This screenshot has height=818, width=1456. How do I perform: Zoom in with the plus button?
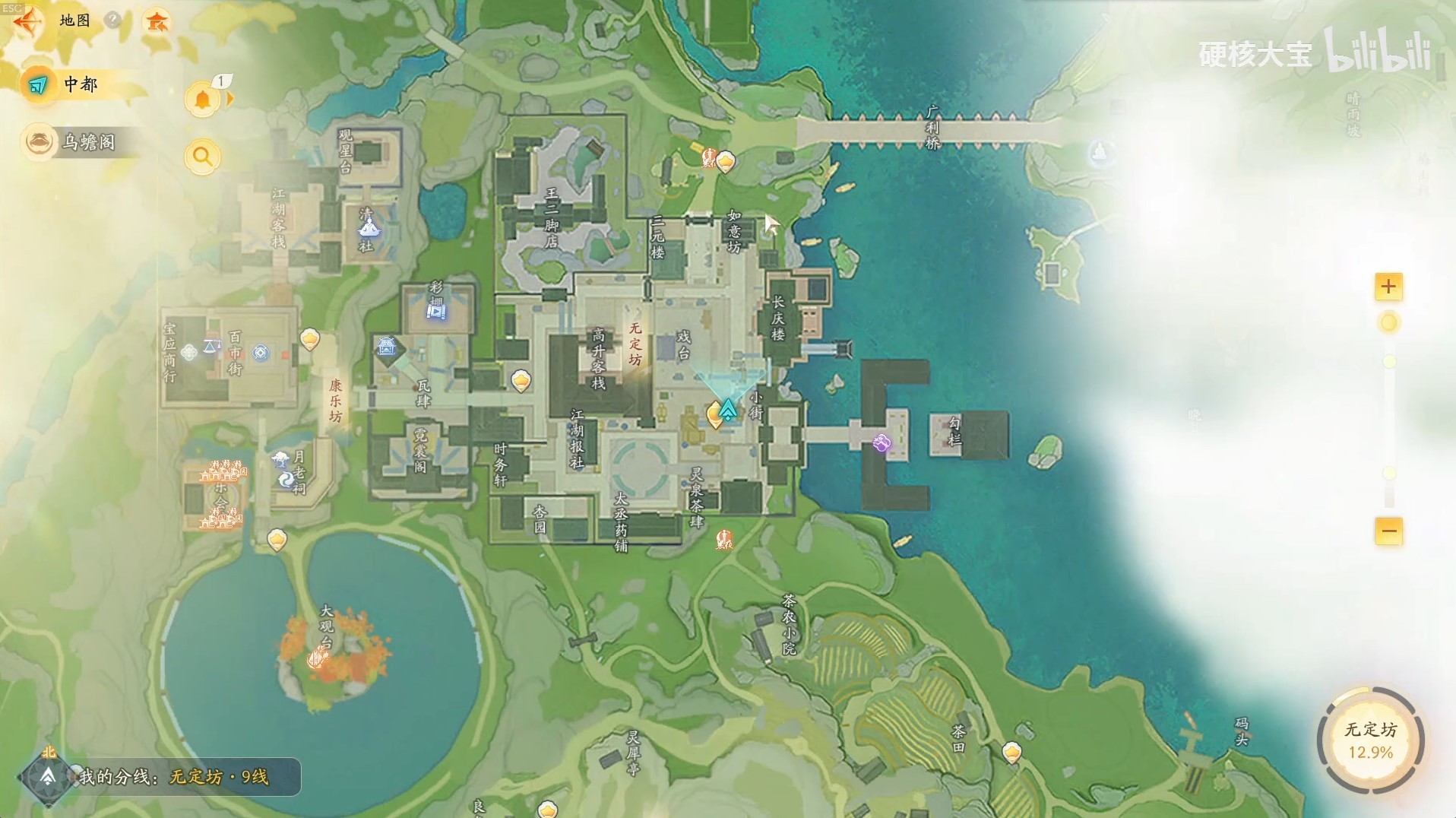tap(1388, 287)
